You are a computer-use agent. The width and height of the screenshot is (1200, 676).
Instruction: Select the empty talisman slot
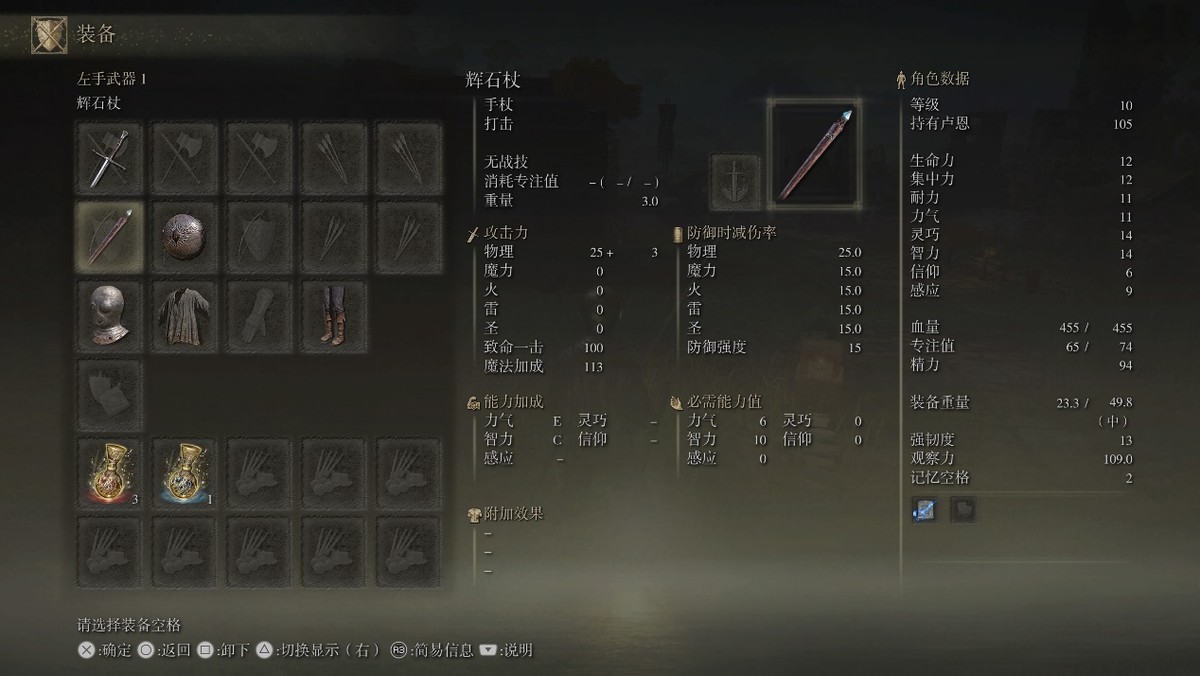pos(110,395)
